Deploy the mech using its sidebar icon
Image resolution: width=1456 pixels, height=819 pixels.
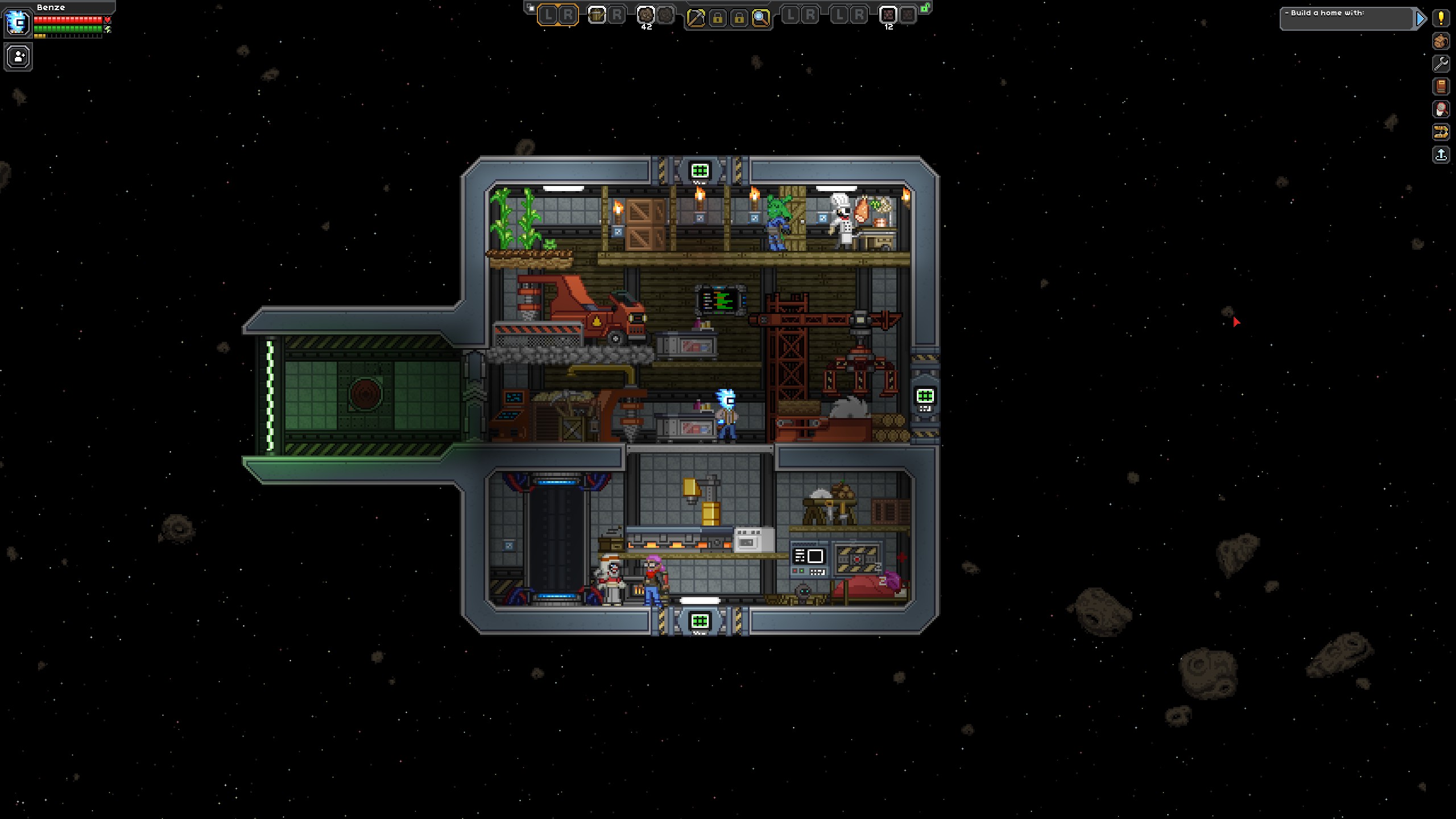[x=1441, y=131]
